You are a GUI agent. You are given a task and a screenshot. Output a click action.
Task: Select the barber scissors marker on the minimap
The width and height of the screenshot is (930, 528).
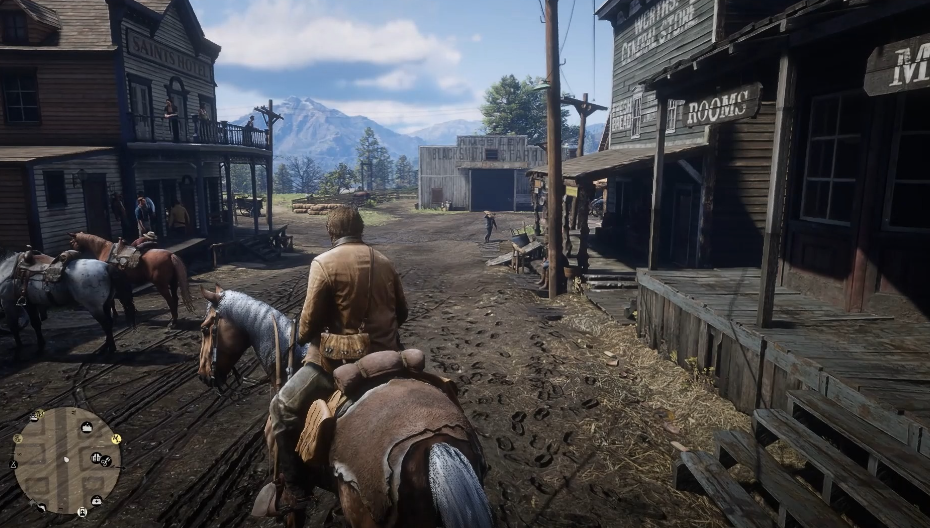pos(106,461)
